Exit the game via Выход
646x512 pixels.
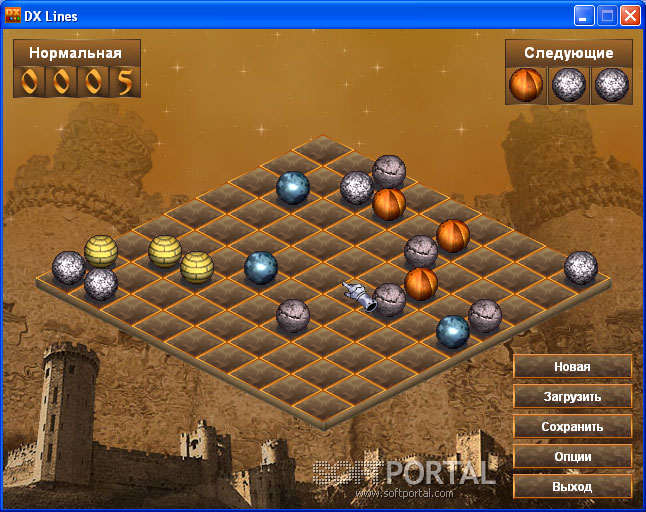point(572,487)
